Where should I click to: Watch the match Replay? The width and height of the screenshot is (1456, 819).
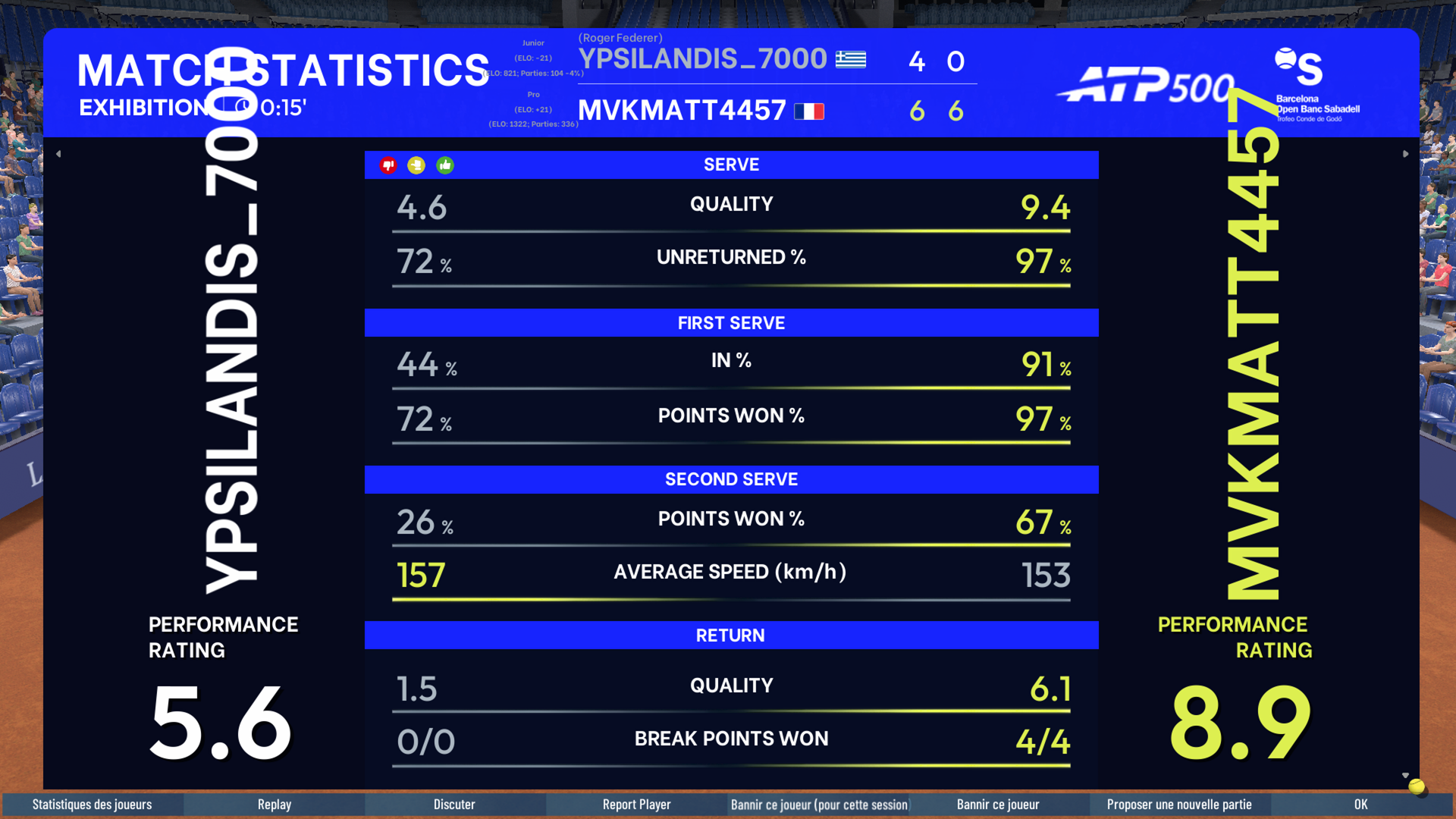click(274, 805)
